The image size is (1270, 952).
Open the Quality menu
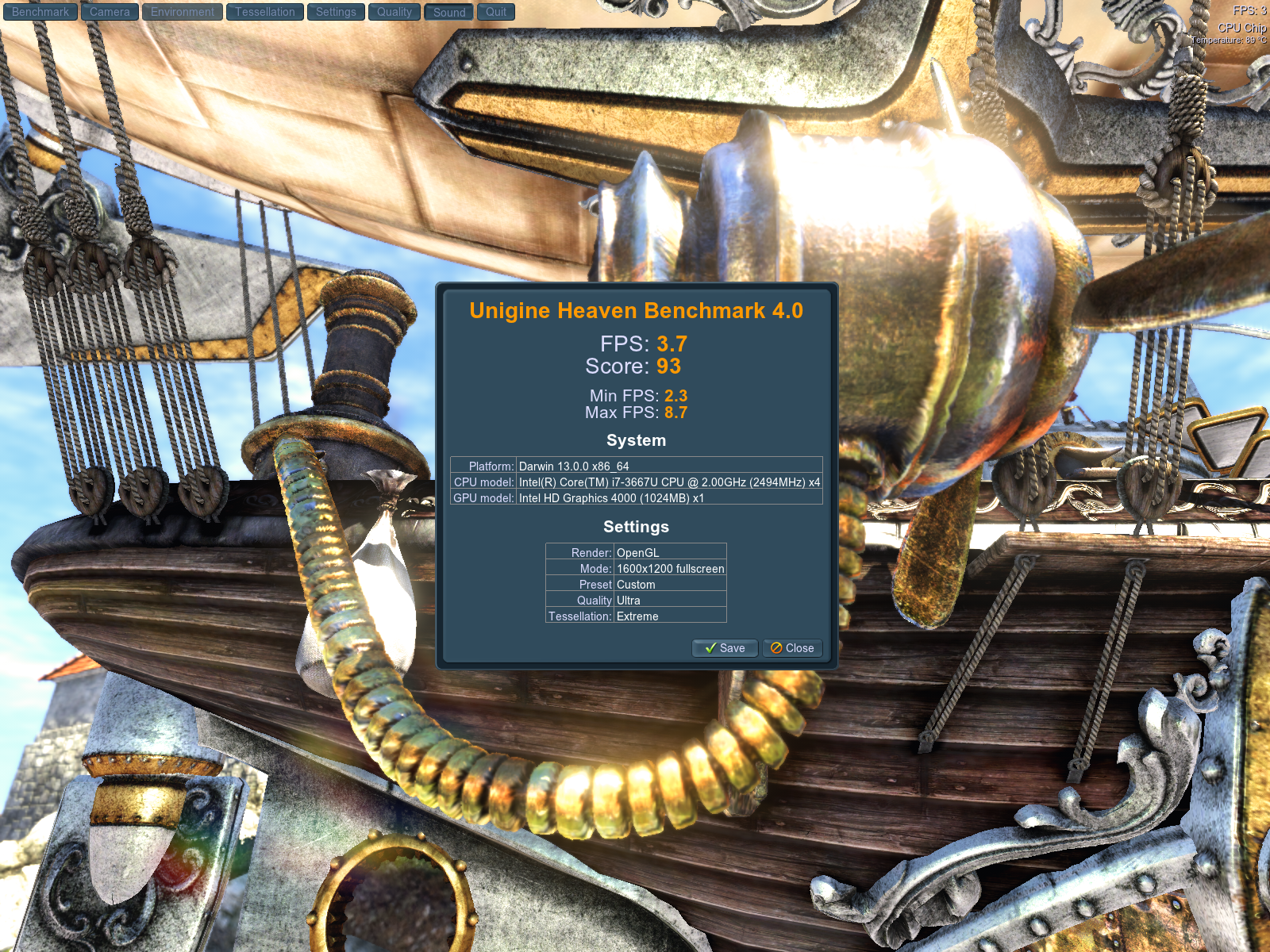[x=394, y=12]
